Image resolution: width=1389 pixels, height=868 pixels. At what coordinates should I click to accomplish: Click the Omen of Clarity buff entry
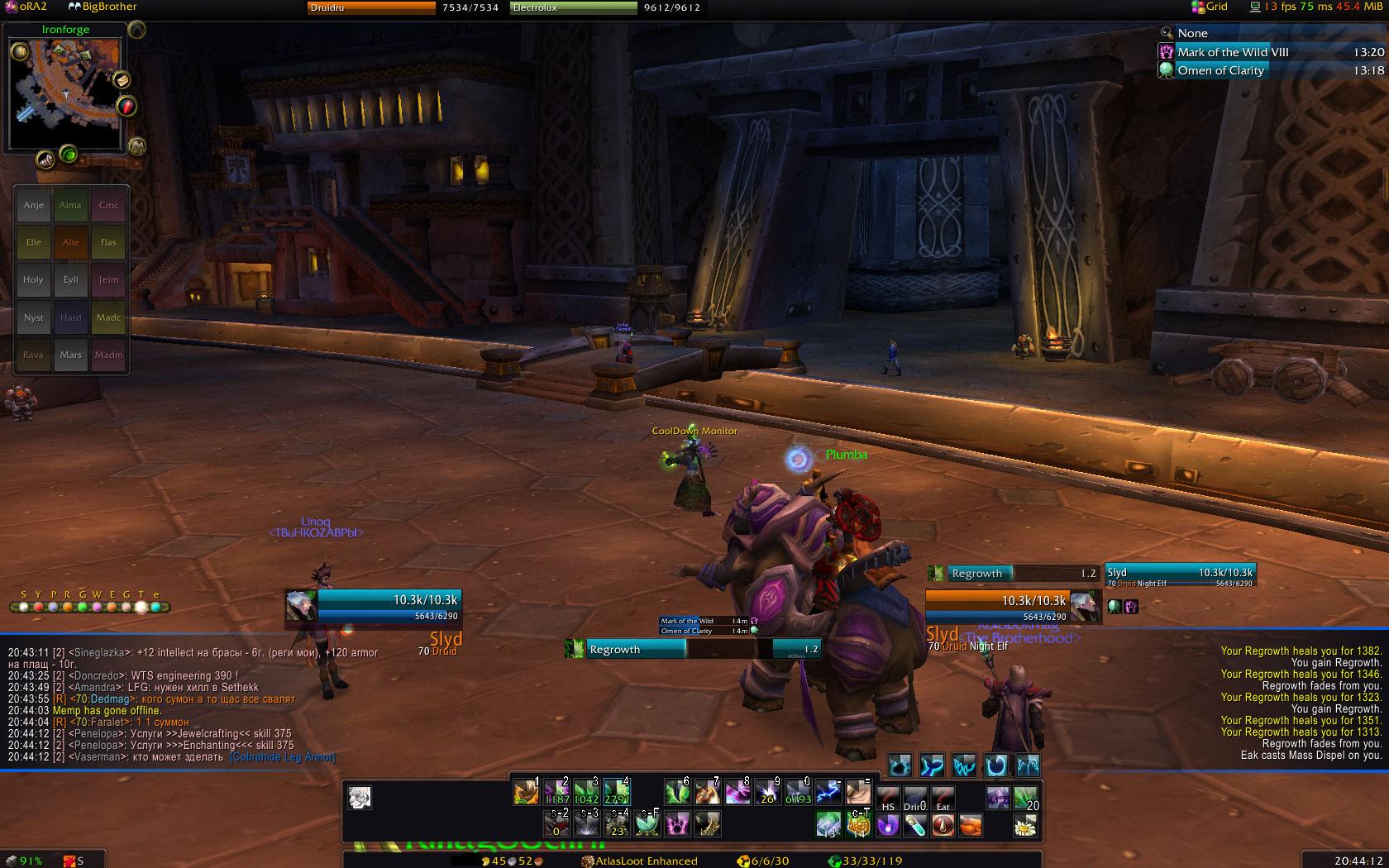[1220, 70]
